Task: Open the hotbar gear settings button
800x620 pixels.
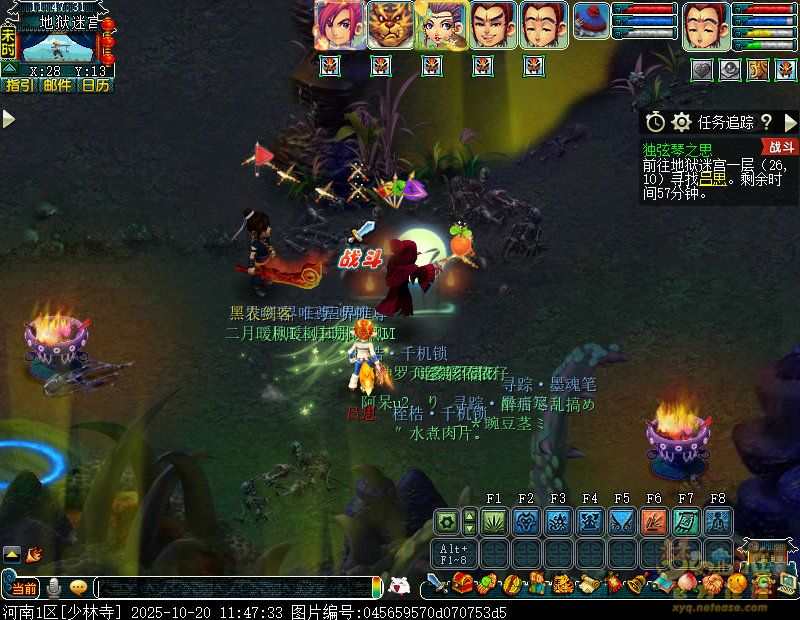Action: pos(447,521)
